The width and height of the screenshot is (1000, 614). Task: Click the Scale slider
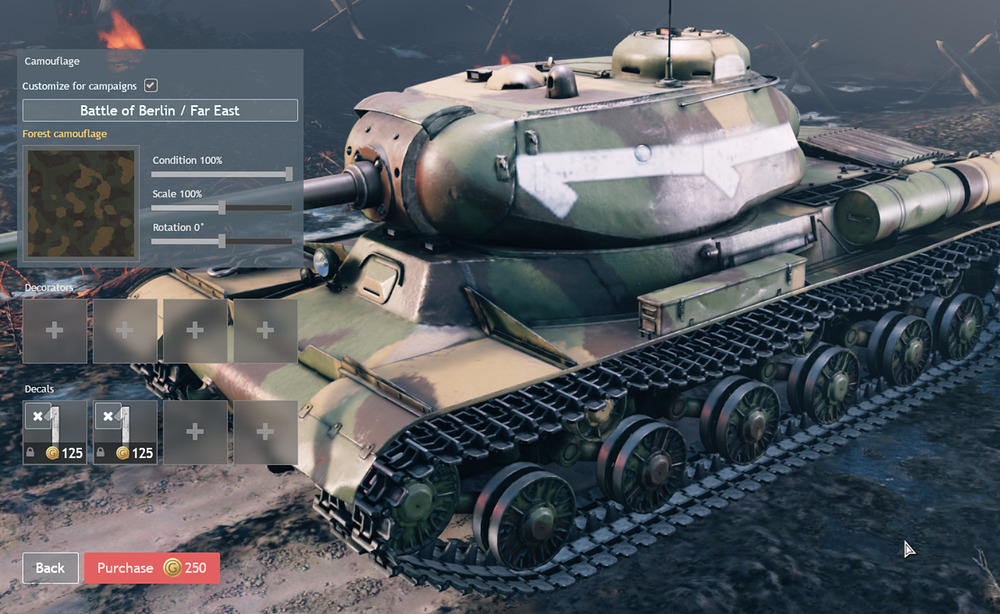point(222,207)
